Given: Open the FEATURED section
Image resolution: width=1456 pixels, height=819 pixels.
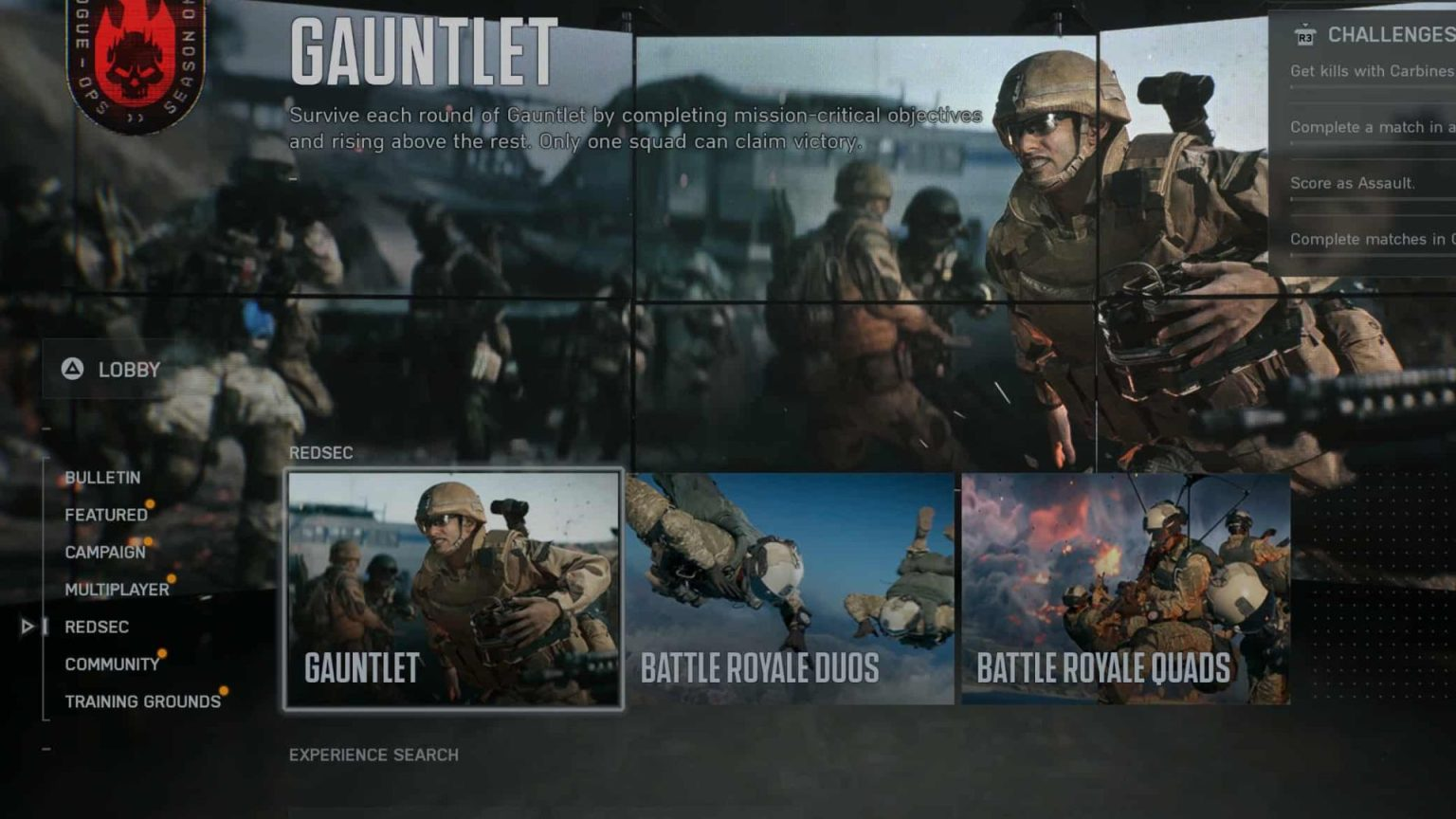Looking at the screenshot, I should (105, 515).
